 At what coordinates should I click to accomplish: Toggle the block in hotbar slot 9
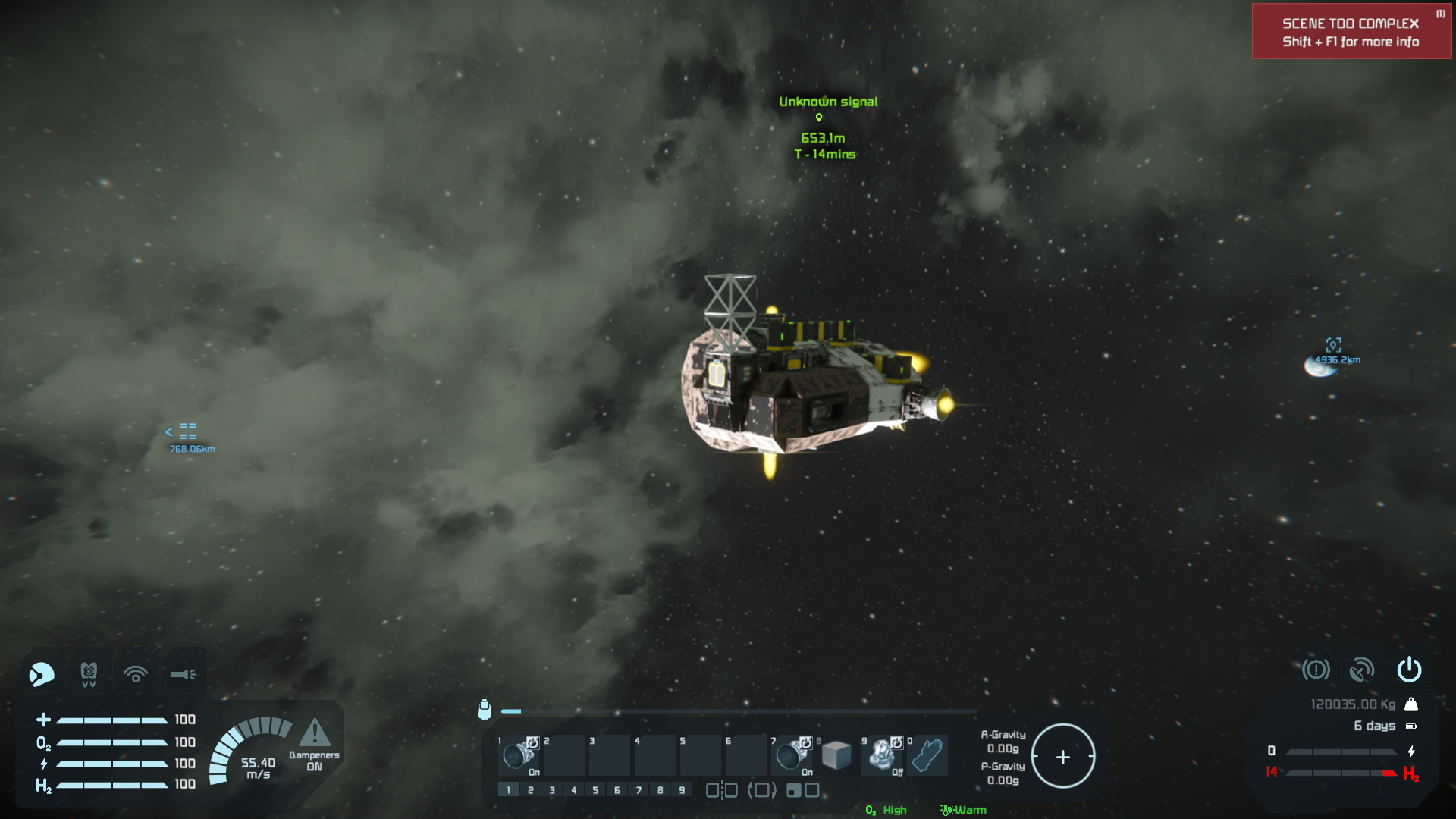[882, 755]
